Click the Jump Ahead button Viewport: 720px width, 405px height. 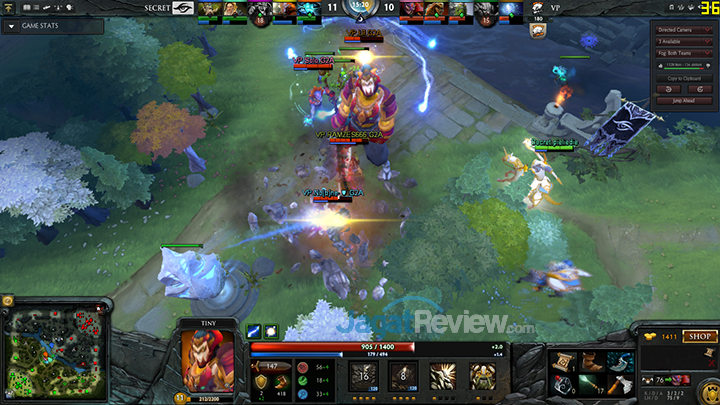click(x=684, y=101)
